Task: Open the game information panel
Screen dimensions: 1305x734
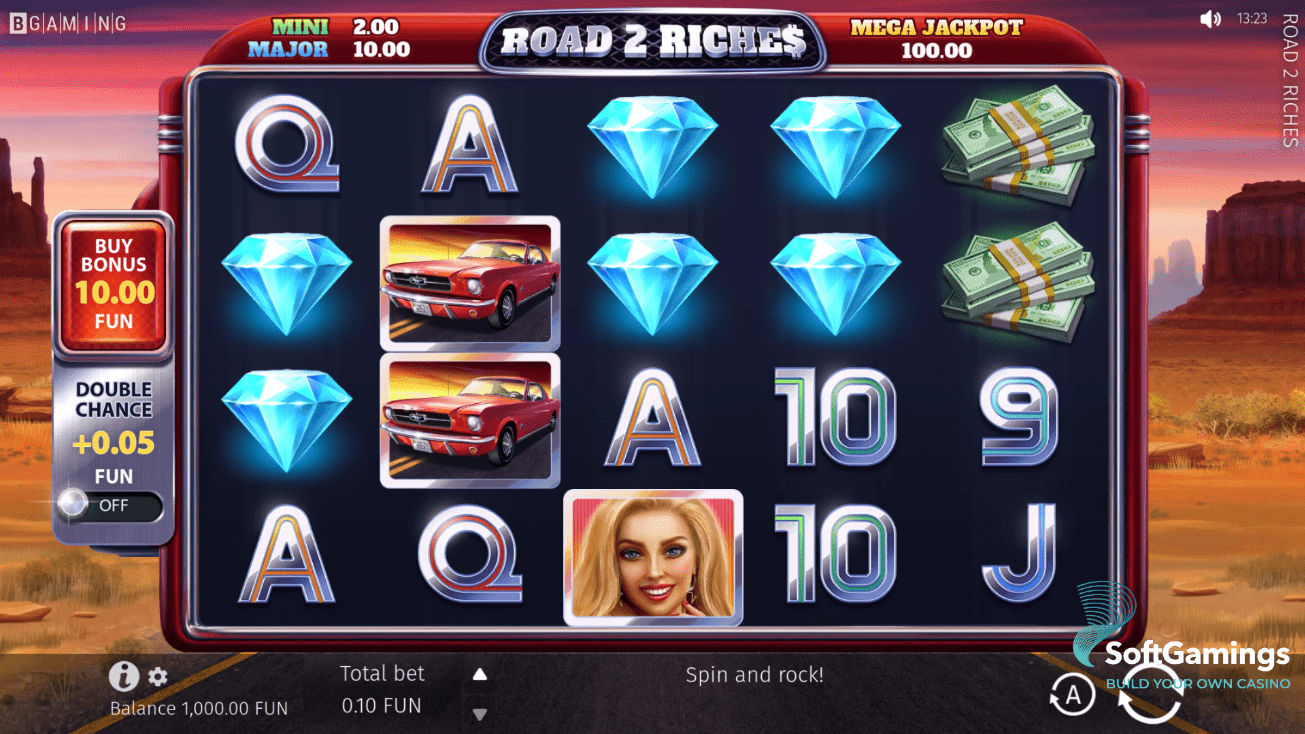Action: pyautogui.click(x=124, y=677)
